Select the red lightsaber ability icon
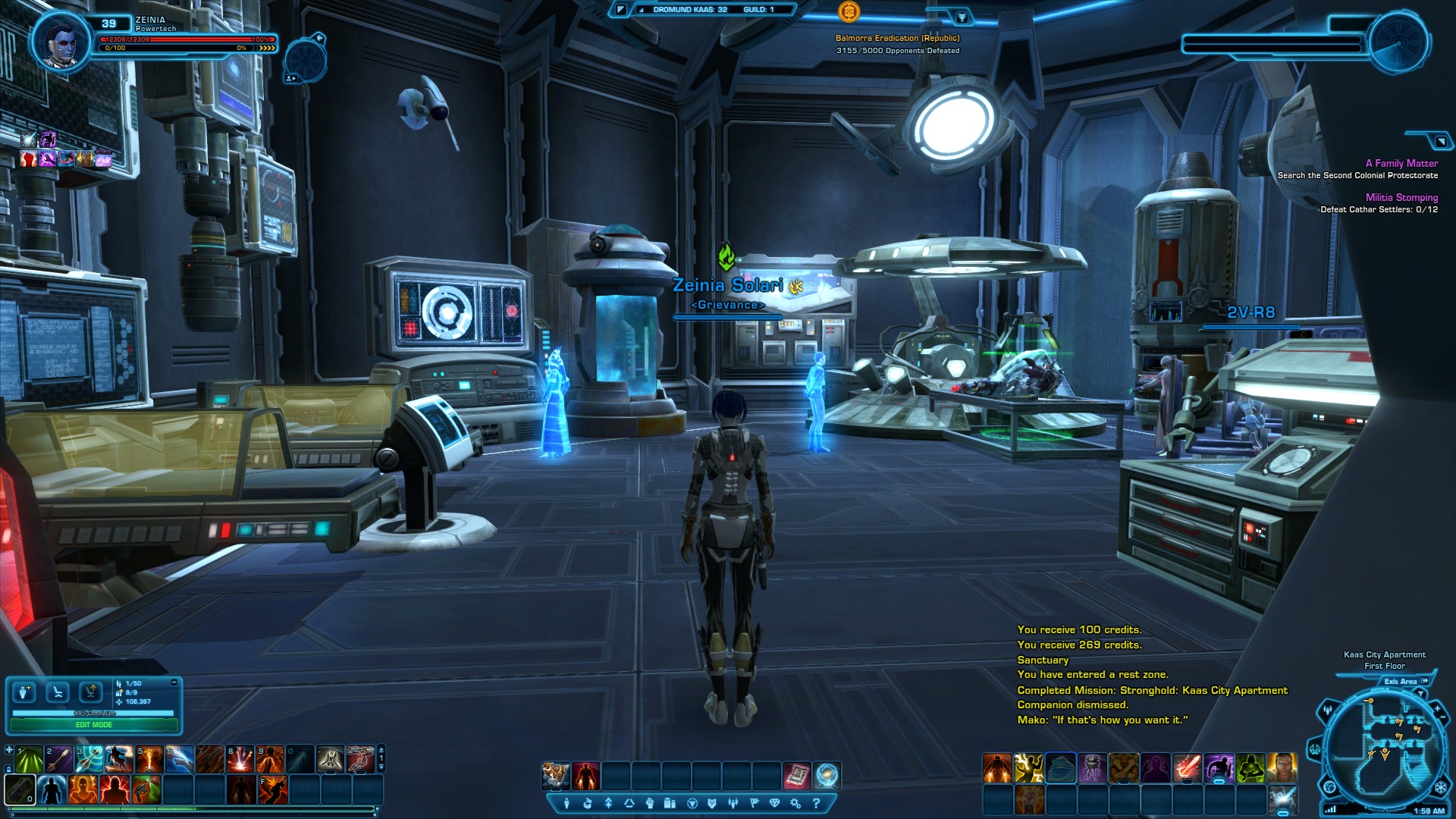Screen dimensions: 1456x819 (x=1186, y=767)
